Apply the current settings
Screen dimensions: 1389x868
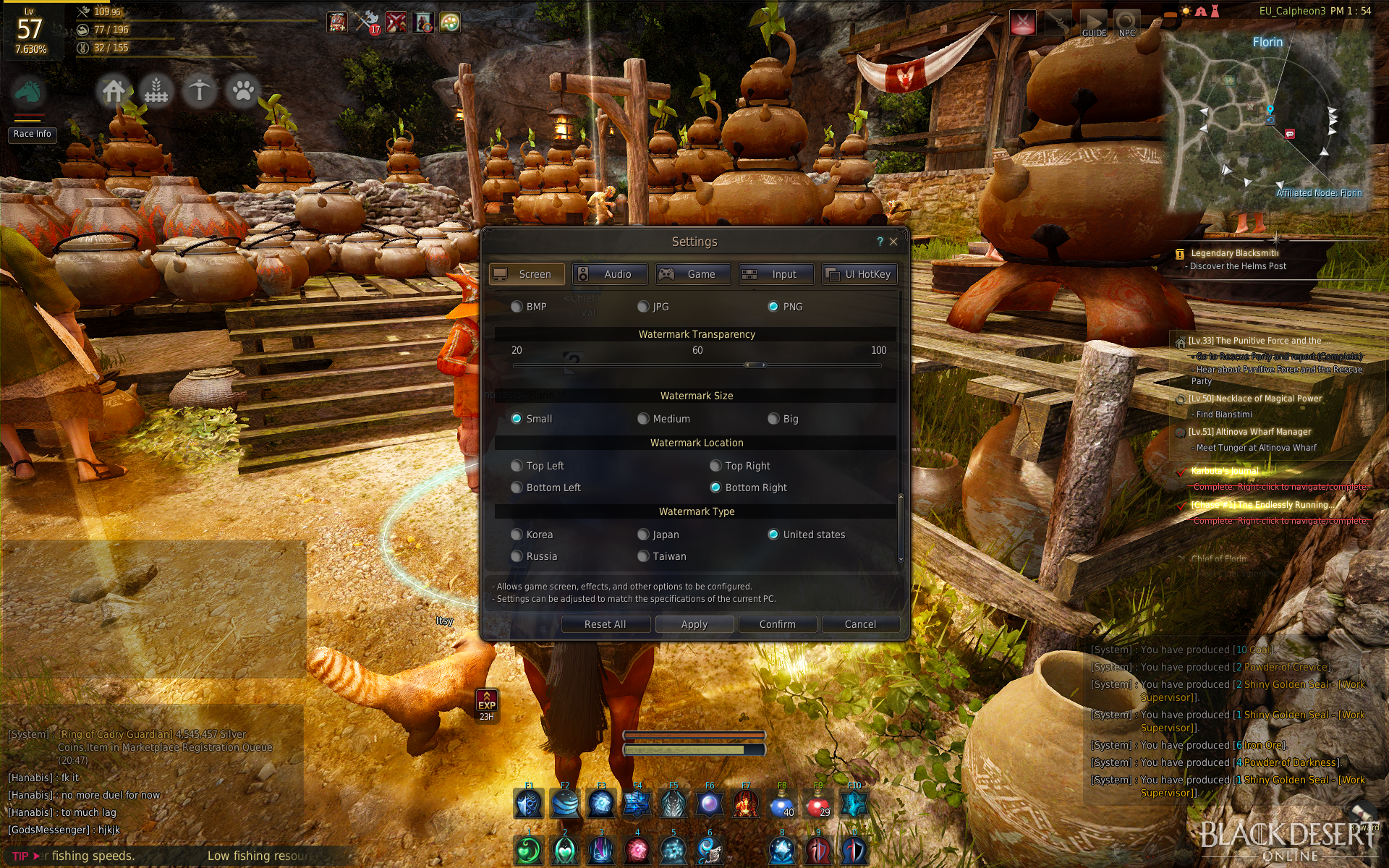click(694, 624)
